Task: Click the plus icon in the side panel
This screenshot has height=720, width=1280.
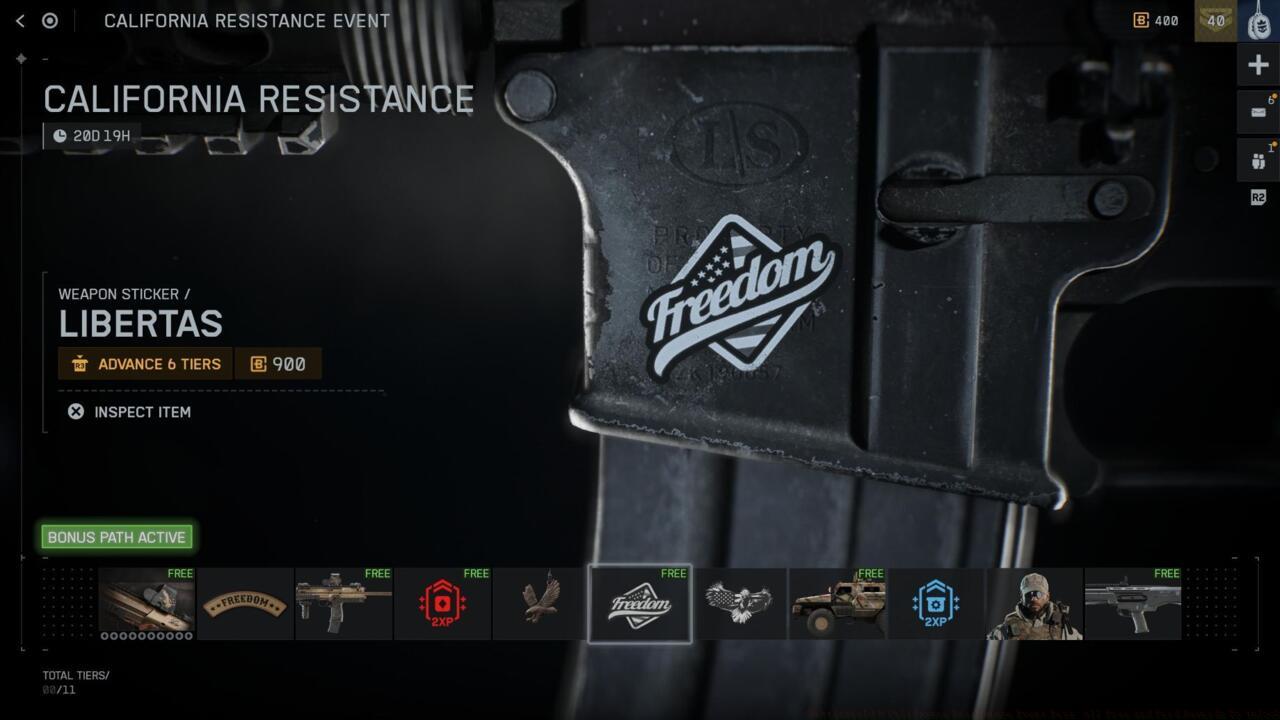Action: 1258,66
